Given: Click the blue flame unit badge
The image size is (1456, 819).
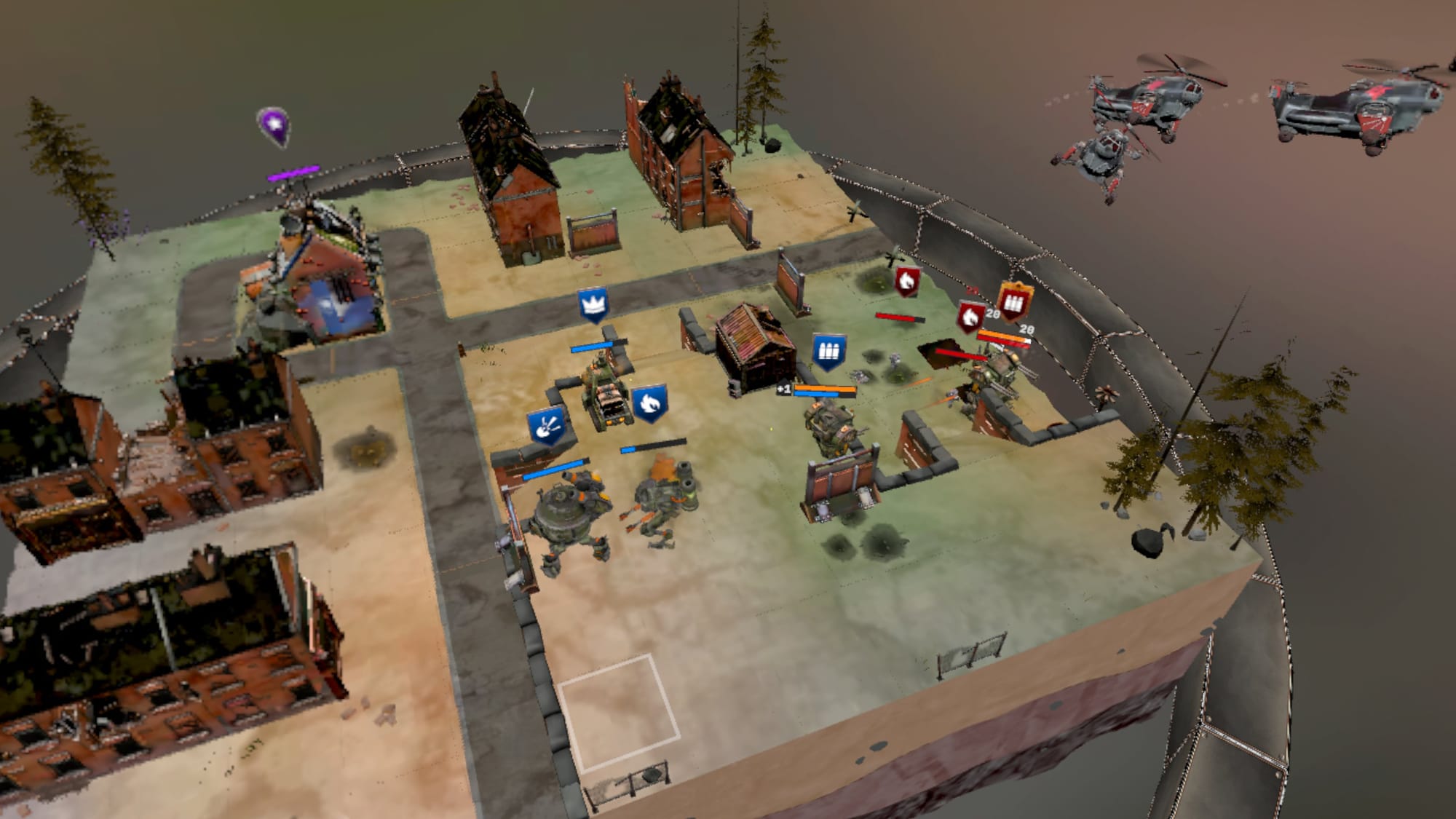Looking at the screenshot, I should coord(649,403).
